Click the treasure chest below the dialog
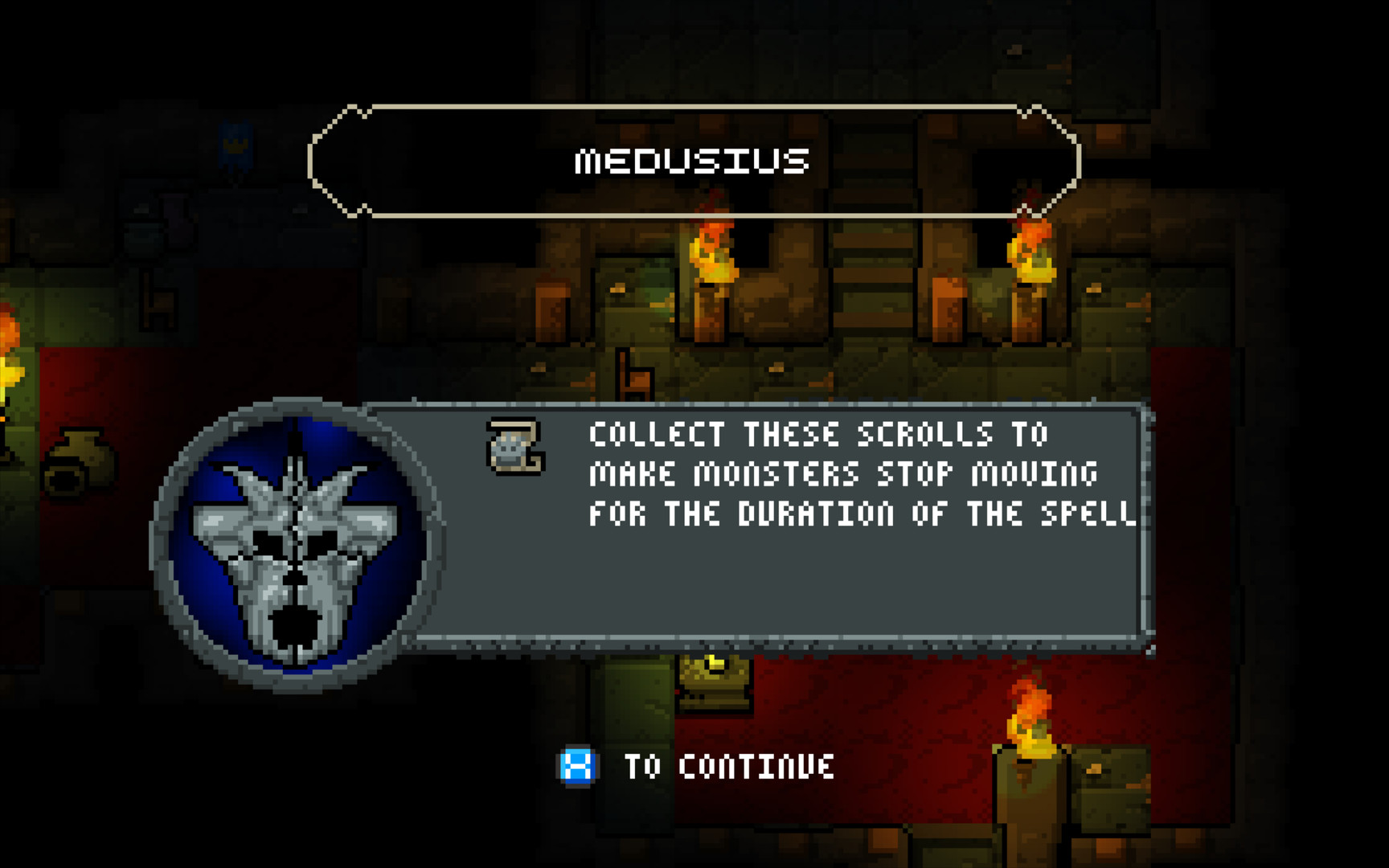The image size is (1389, 868). pos(712,687)
